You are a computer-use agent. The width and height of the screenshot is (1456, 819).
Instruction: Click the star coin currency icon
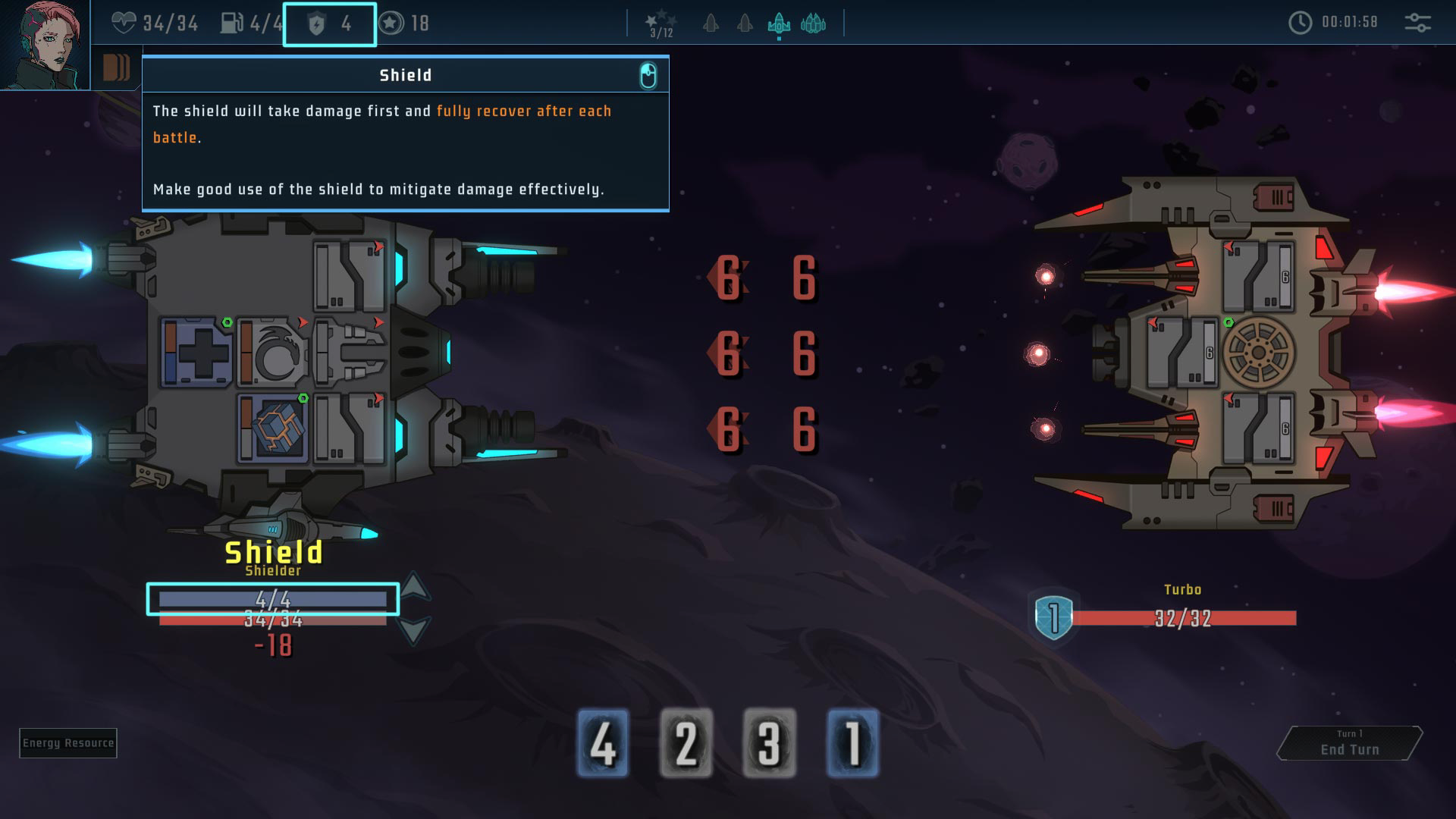click(391, 24)
